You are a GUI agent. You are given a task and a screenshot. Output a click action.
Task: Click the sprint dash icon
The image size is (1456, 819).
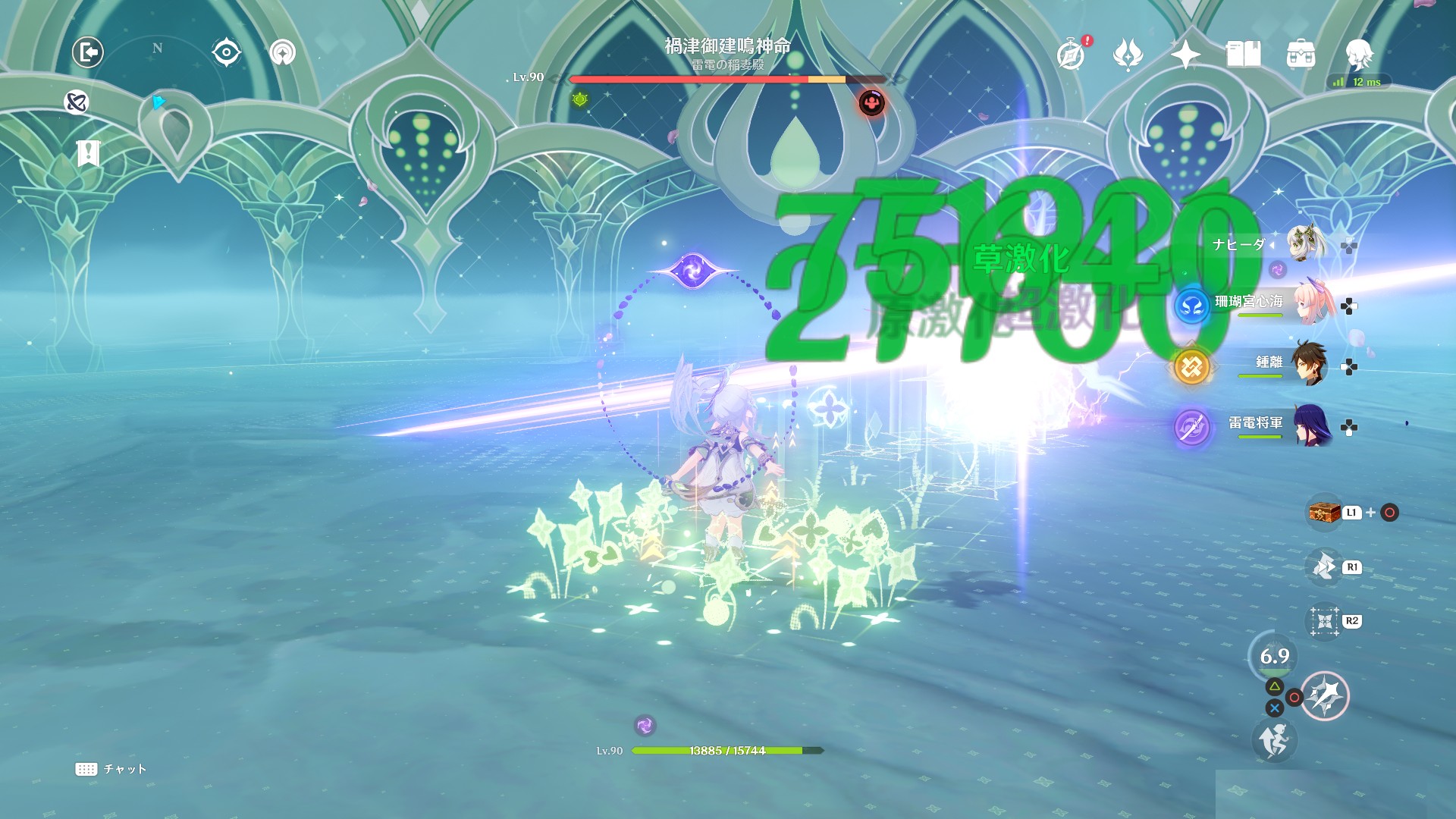1274,740
